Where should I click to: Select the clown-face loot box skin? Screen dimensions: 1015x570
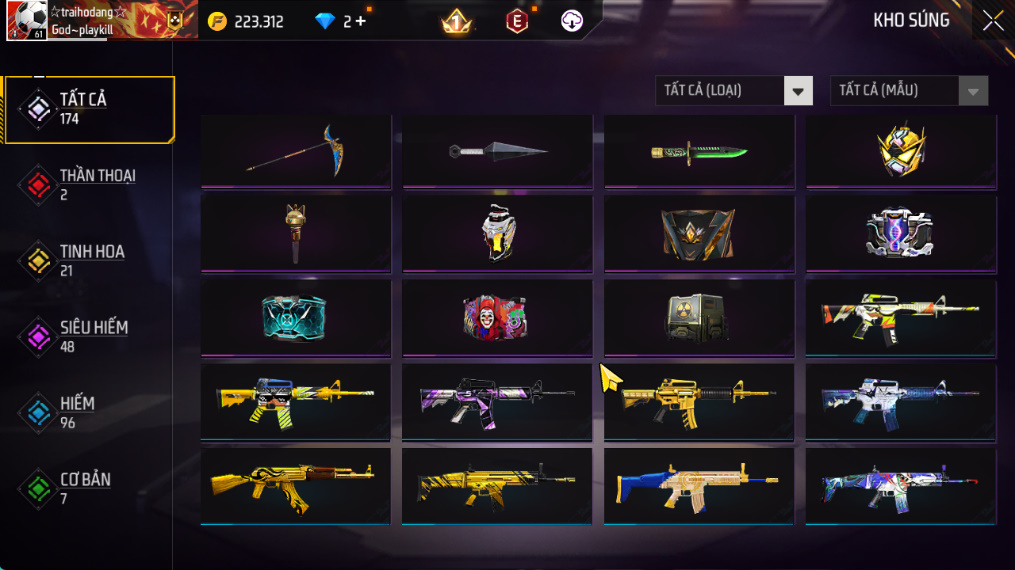click(497, 317)
